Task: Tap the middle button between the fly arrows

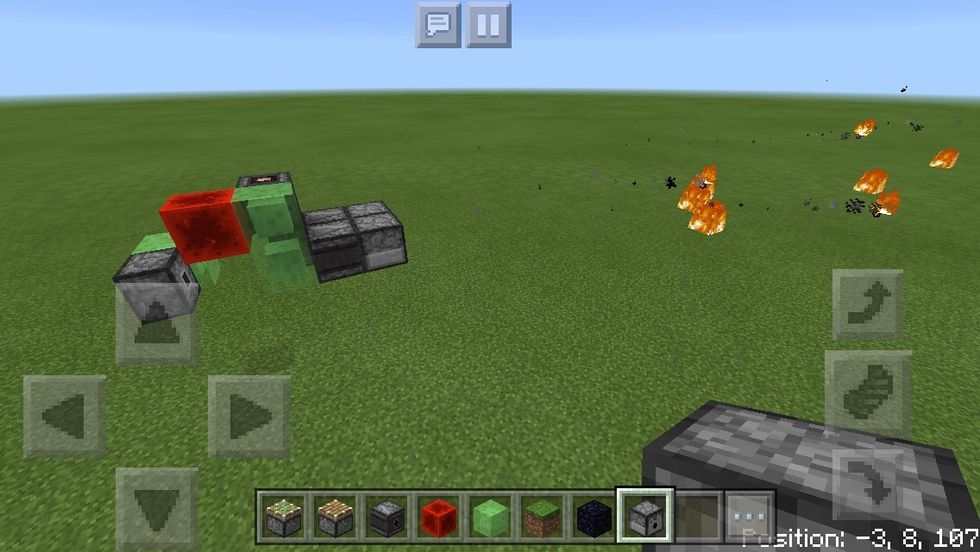Action: 868,392
